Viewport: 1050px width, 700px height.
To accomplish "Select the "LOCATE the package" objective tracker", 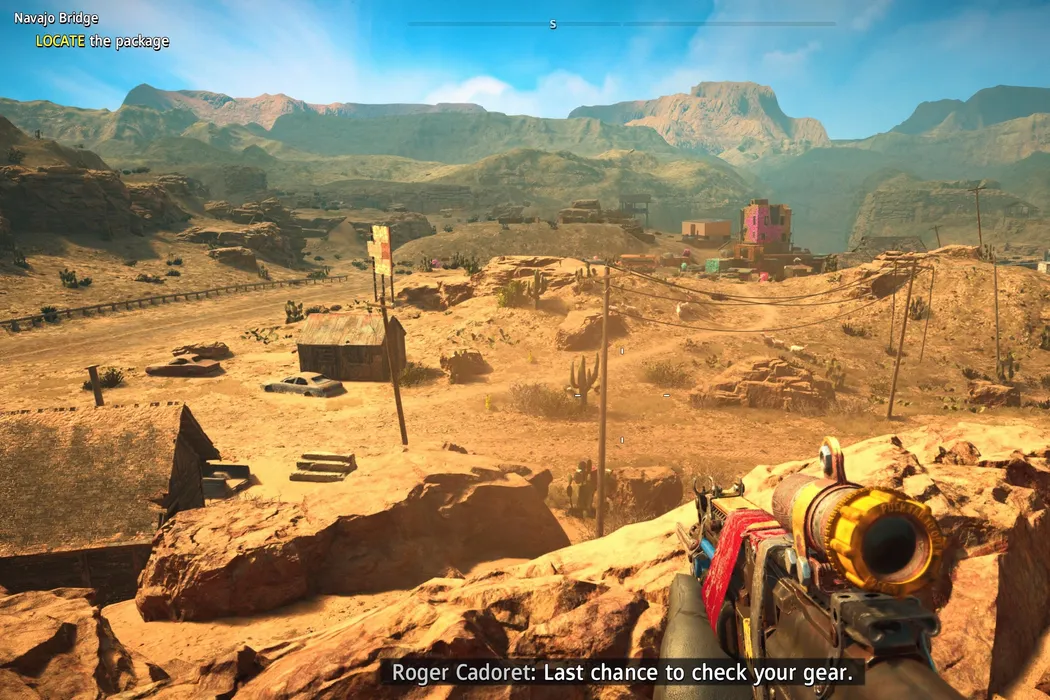I will click(x=102, y=41).
